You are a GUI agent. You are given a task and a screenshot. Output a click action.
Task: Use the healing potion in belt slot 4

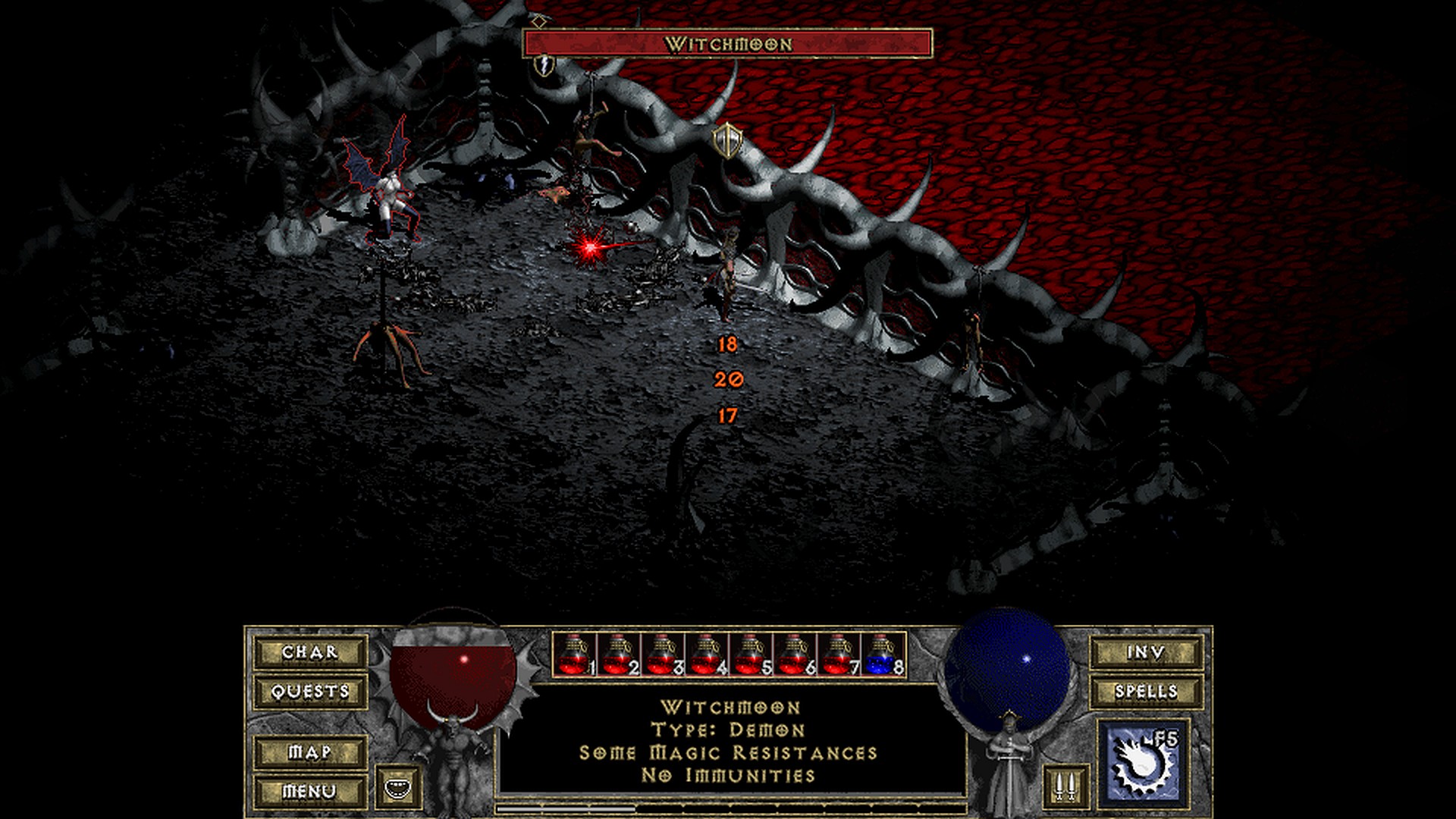pyautogui.click(x=707, y=654)
